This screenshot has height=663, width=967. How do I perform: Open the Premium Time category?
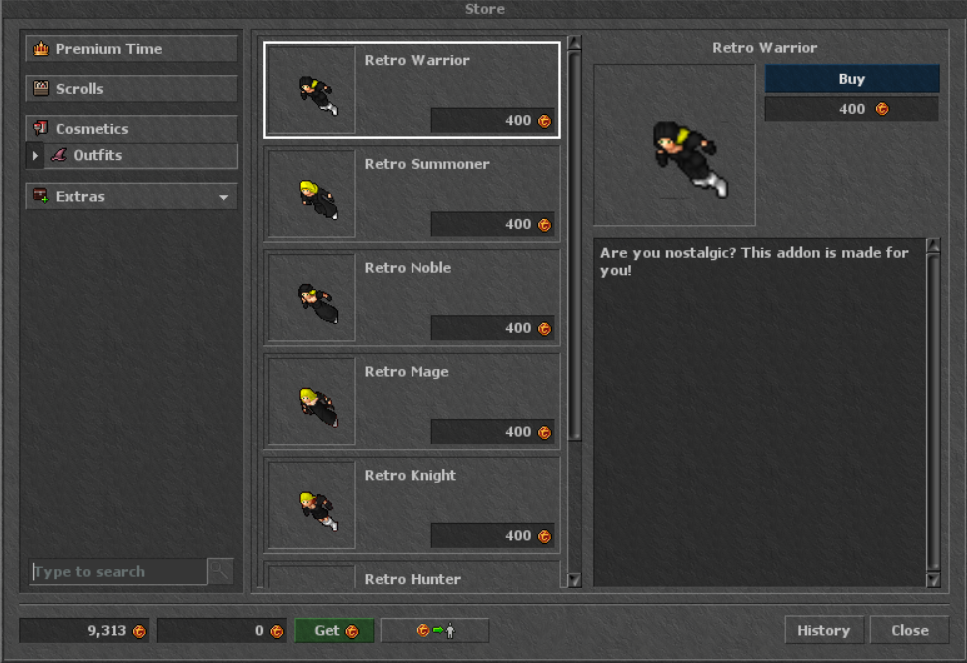click(132, 49)
